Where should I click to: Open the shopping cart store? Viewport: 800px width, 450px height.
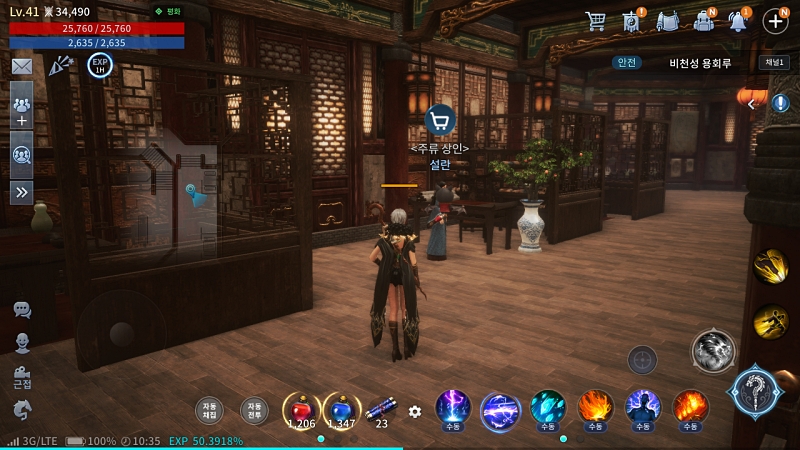point(596,20)
